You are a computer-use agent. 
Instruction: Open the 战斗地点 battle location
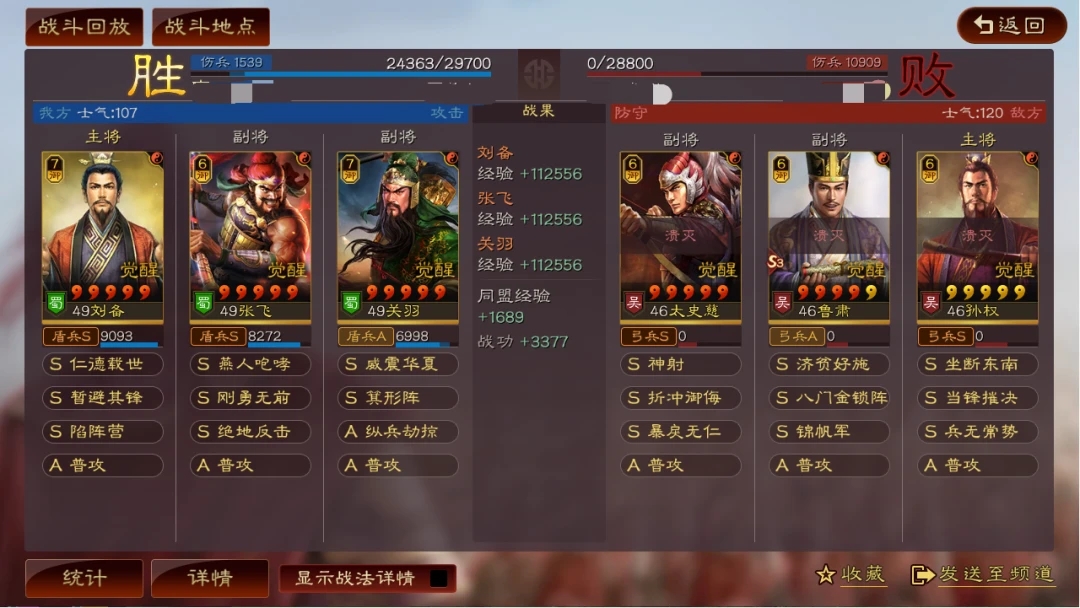(210, 27)
